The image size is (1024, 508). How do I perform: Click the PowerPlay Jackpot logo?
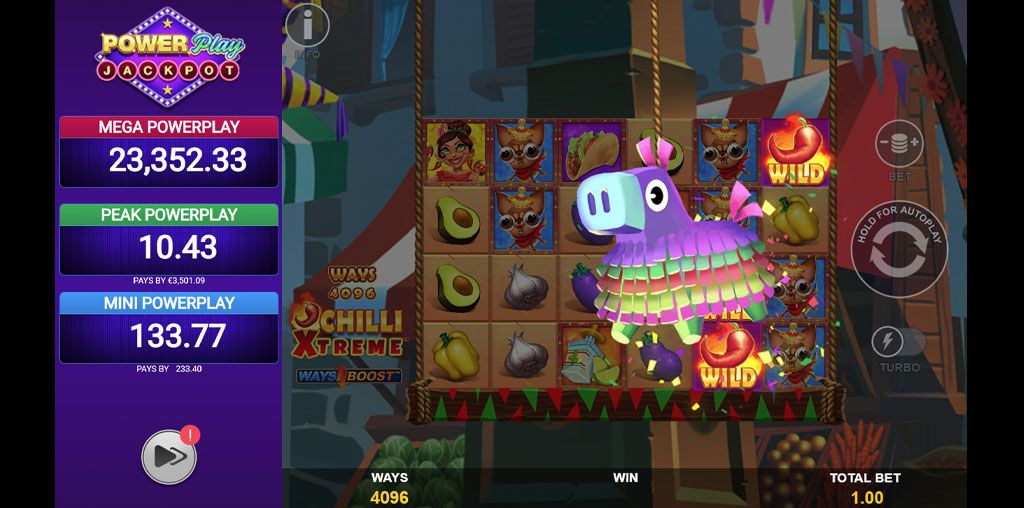pyautogui.click(x=169, y=56)
